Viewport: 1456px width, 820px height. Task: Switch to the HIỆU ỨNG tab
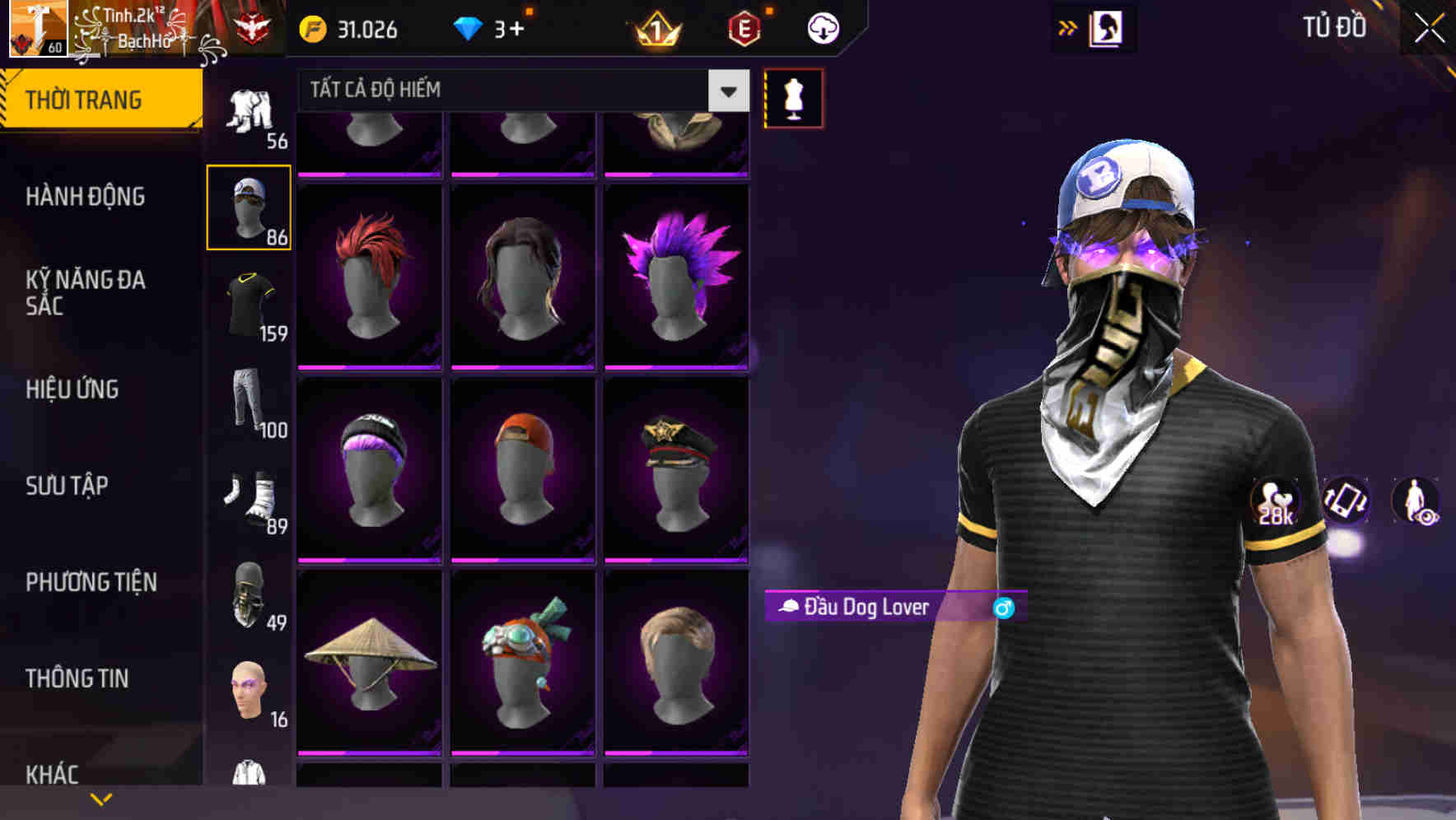click(x=74, y=389)
